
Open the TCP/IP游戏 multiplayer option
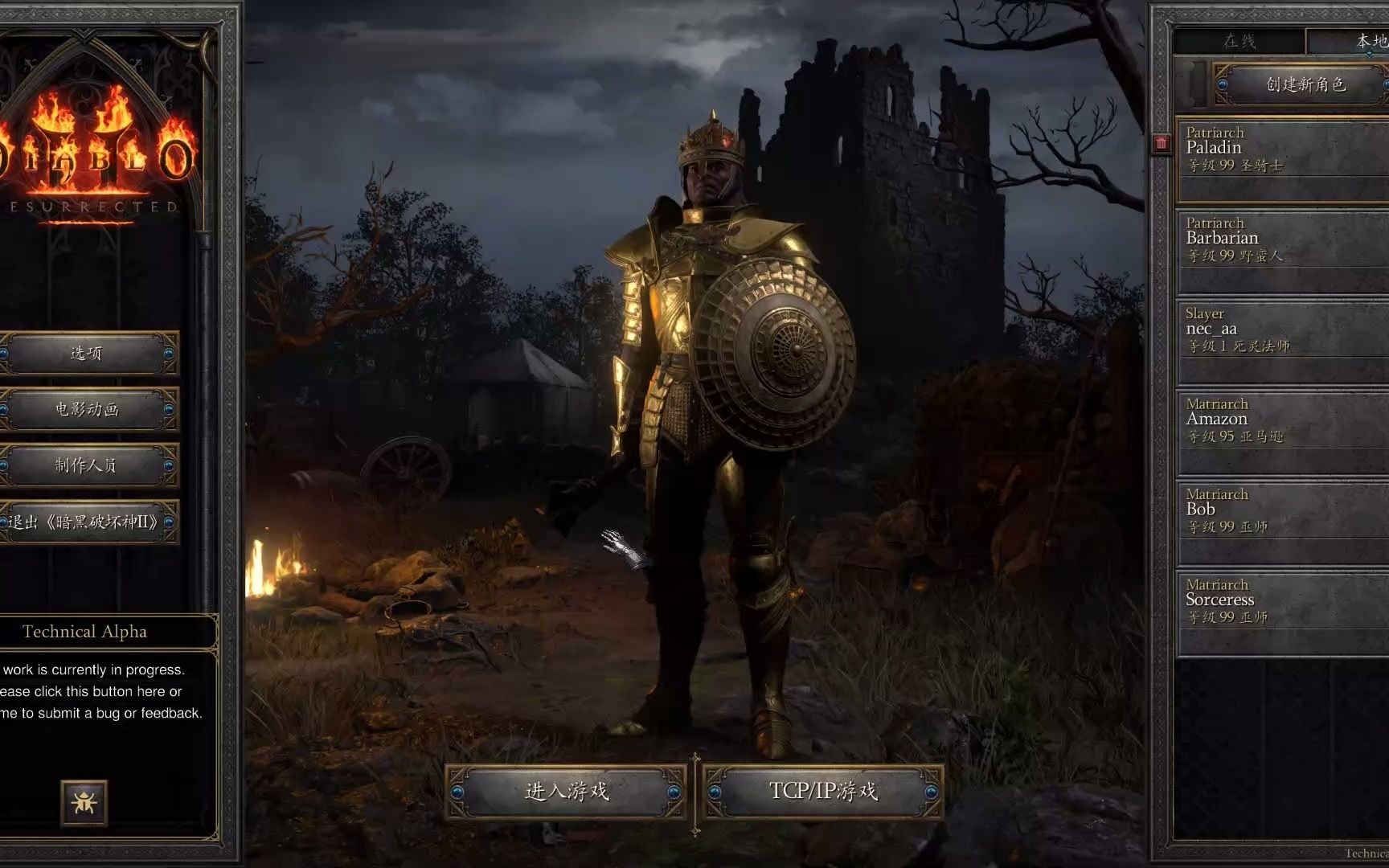click(823, 792)
